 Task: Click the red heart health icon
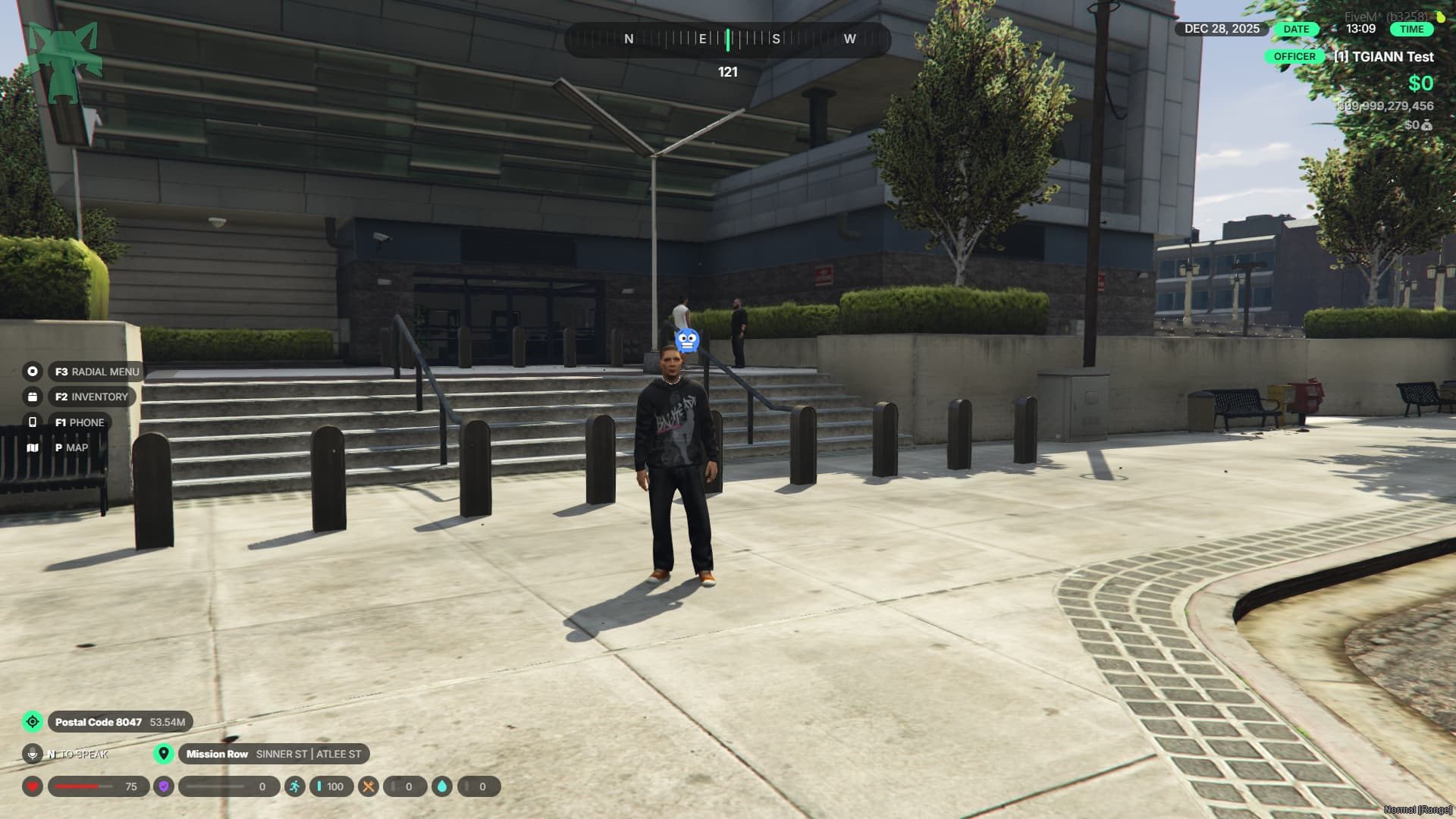click(x=33, y=786)
